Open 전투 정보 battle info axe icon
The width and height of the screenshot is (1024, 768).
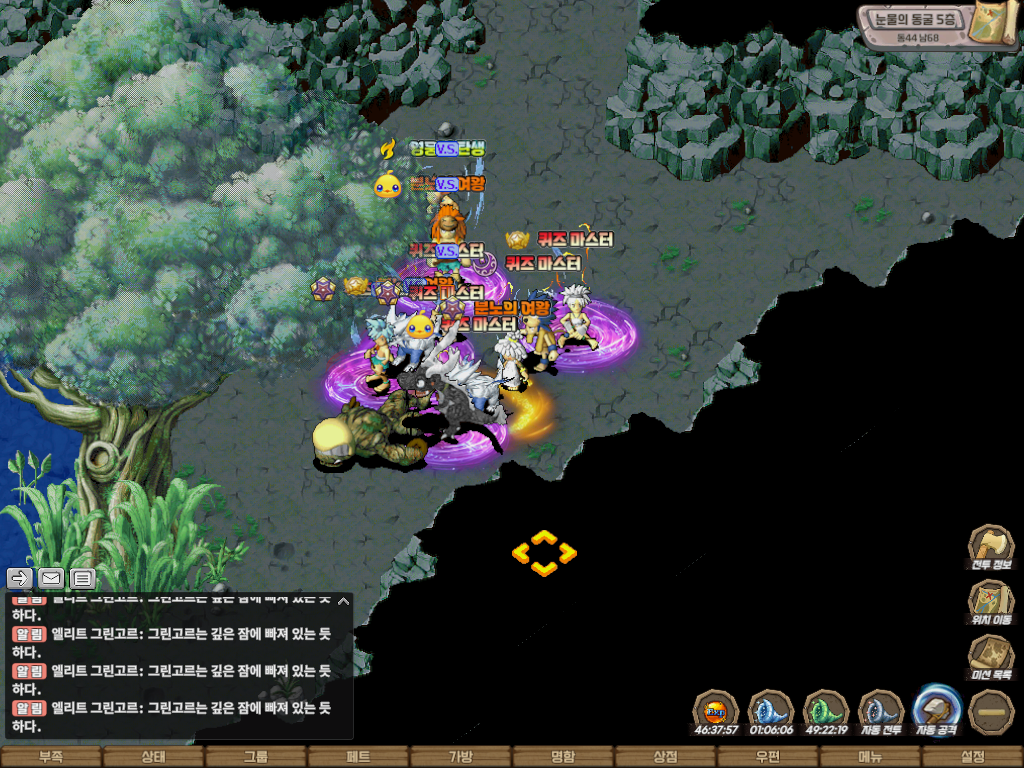pyautogui.click(x=991, y=548)
